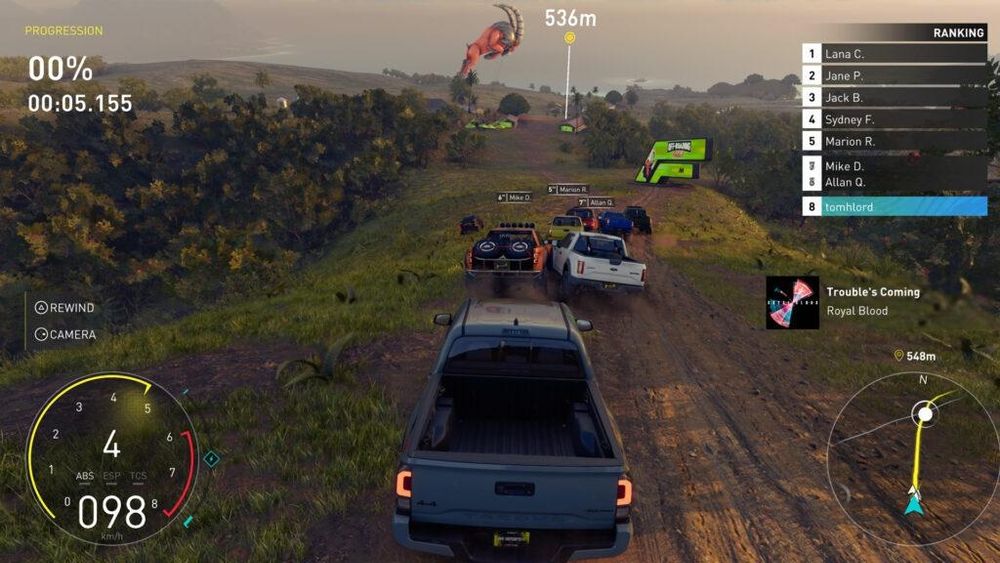Highlight the tomhlord player ranking row
Image resolution: width=1000 pixels, height=563 pixels.
tap(894, 207)
